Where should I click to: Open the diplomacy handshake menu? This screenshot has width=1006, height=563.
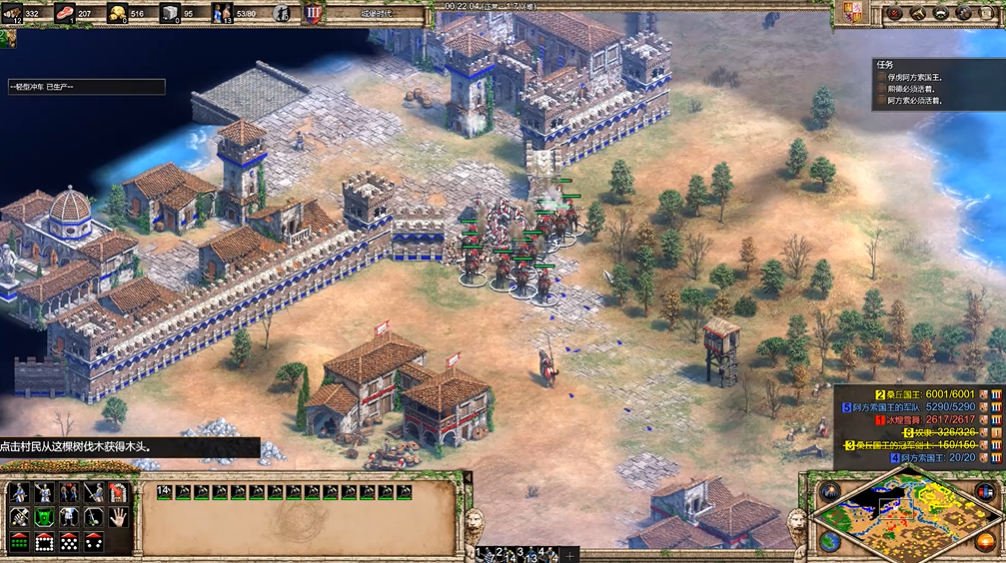(941, 13)
